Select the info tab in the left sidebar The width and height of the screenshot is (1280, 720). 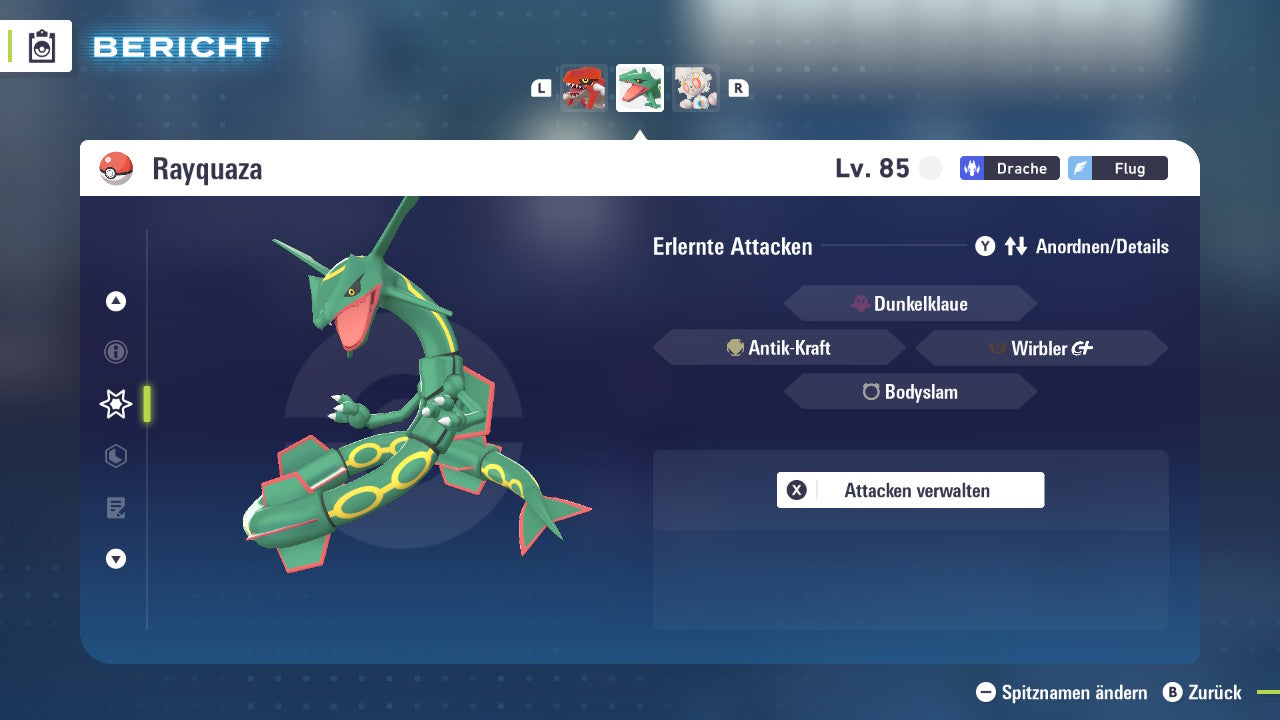click(x=115, y=352)
